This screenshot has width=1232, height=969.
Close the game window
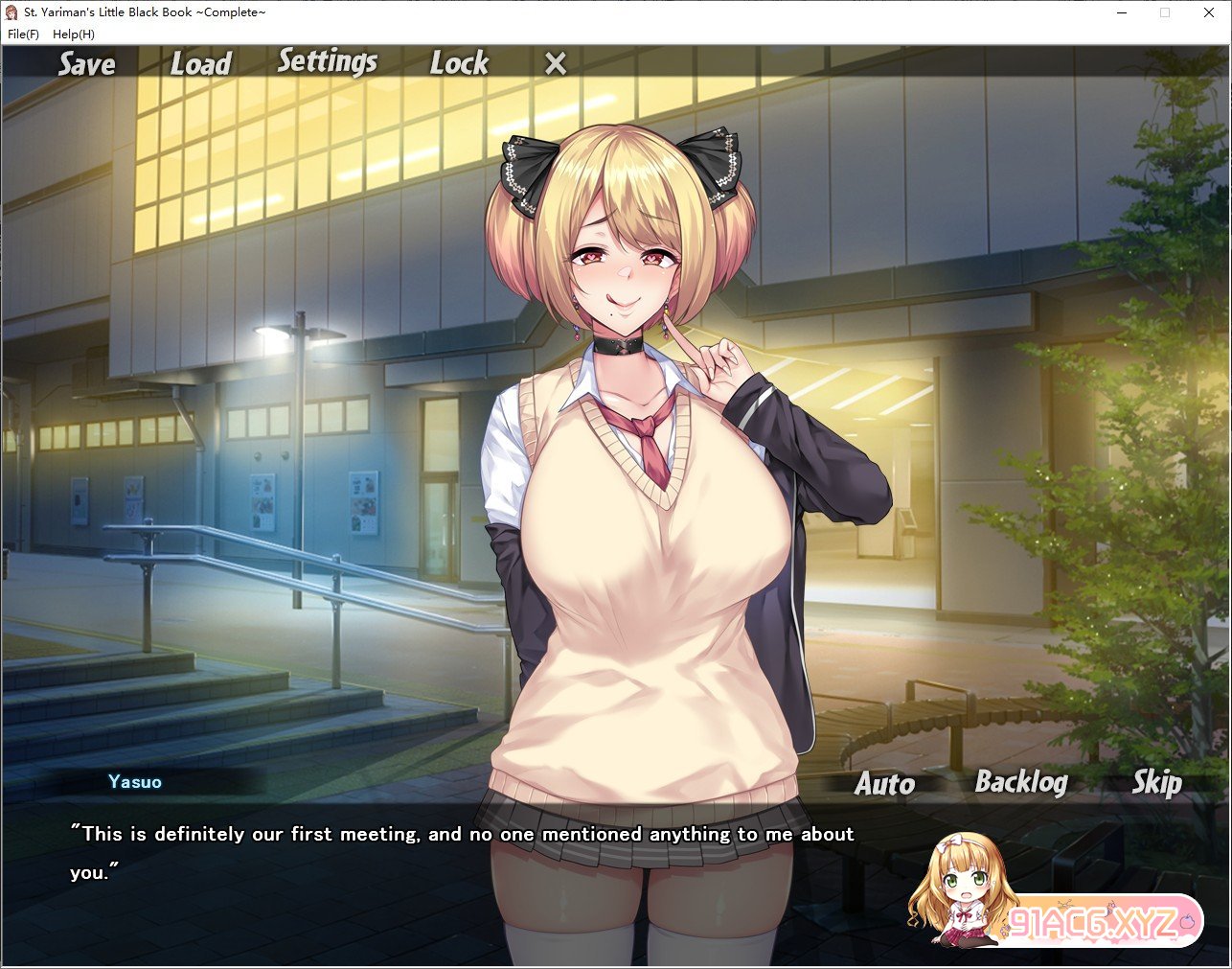click(x=1209, y=12)
